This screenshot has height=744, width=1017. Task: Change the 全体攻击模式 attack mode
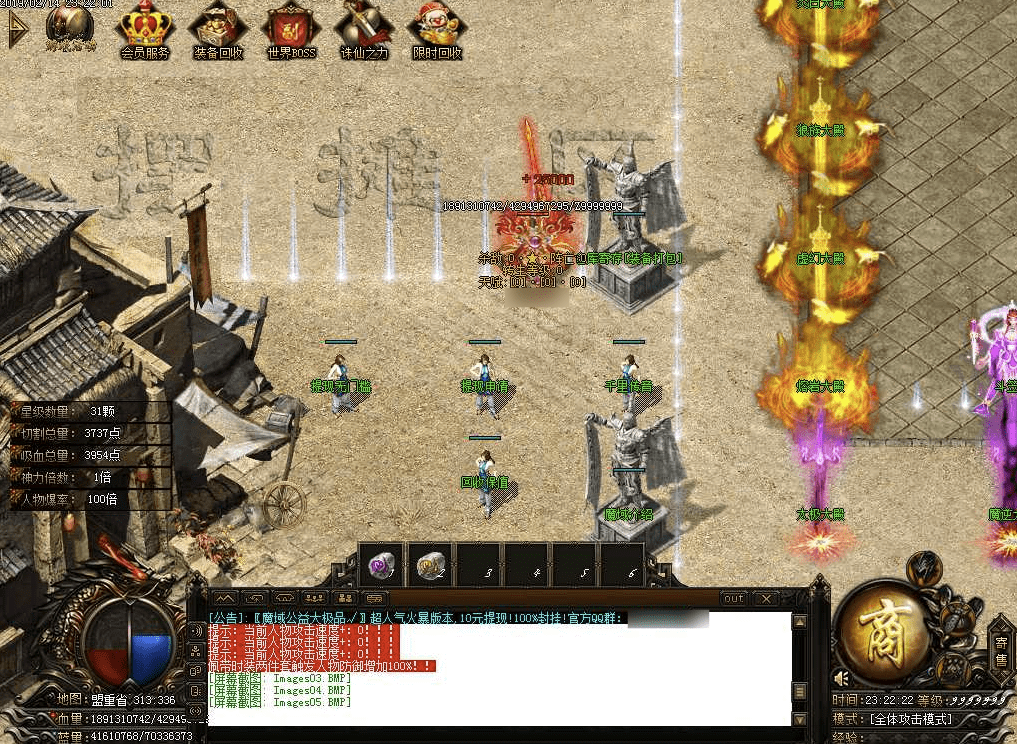click(x=910, y=719)
